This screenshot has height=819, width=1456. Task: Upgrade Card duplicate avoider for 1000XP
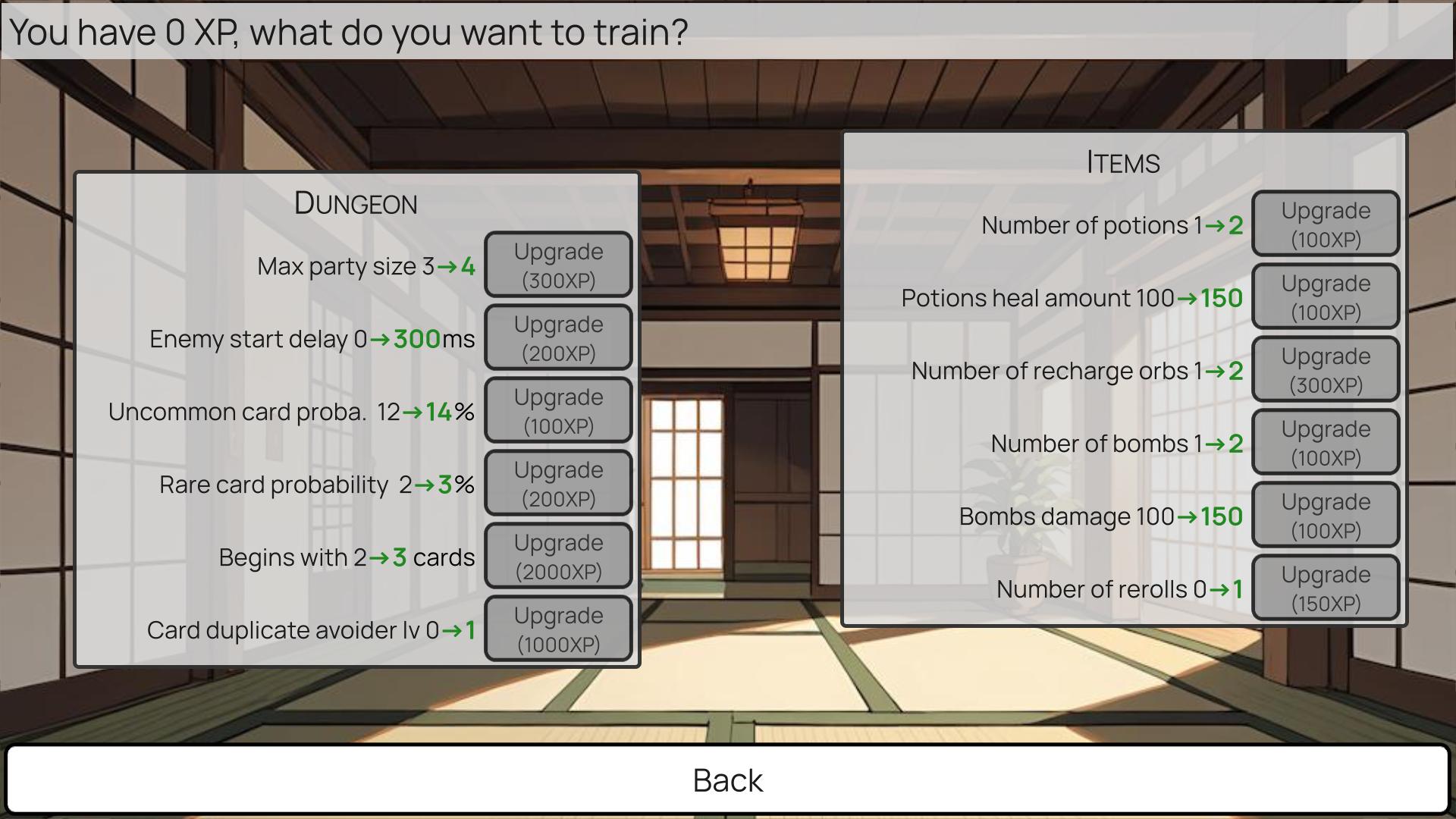pyautogui.click(x=558, y=628)
